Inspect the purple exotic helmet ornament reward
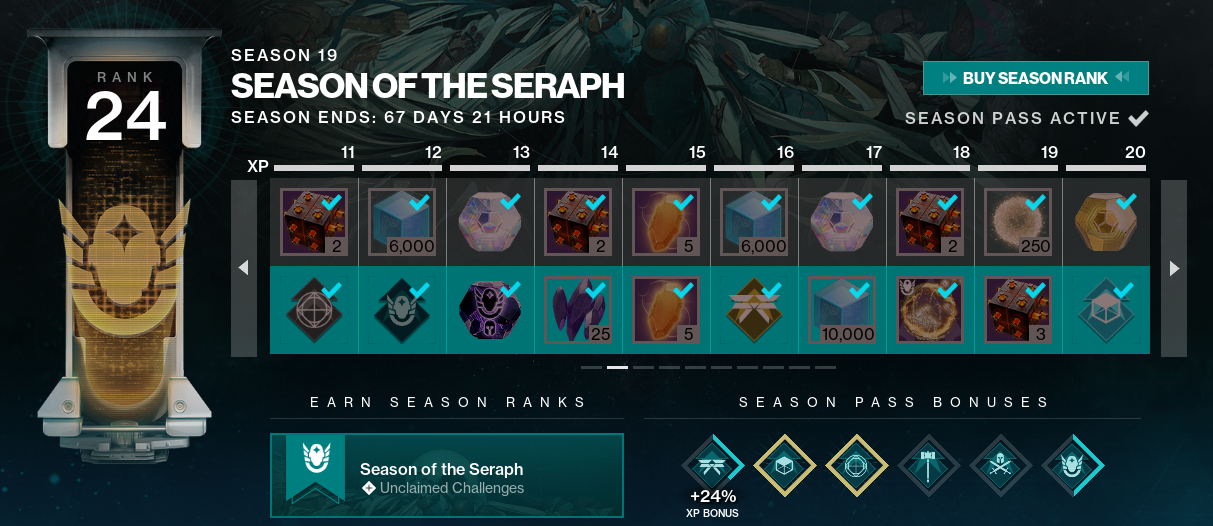The image size is (1213, 526). (x=490, y=310)
